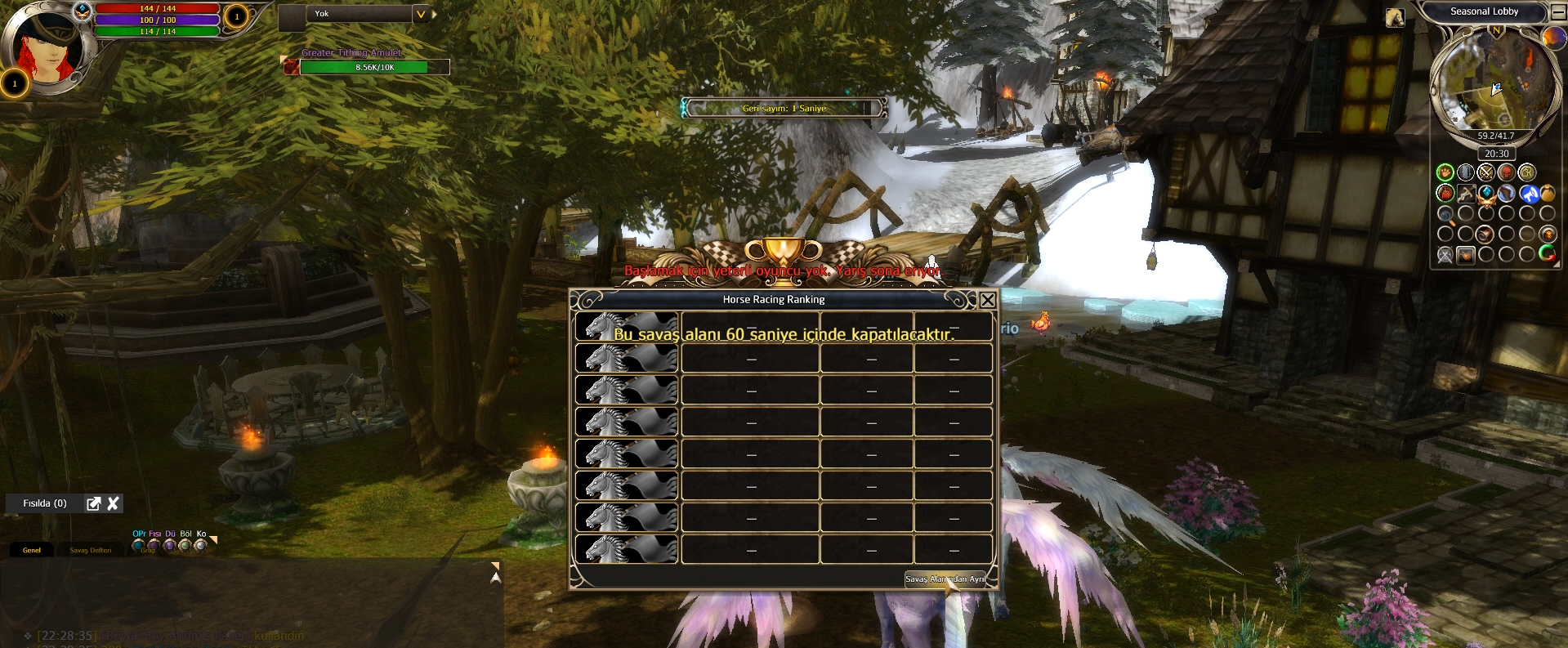
Task: Switch to the Savaş Defteri chat tab
Action: (90, 550)
